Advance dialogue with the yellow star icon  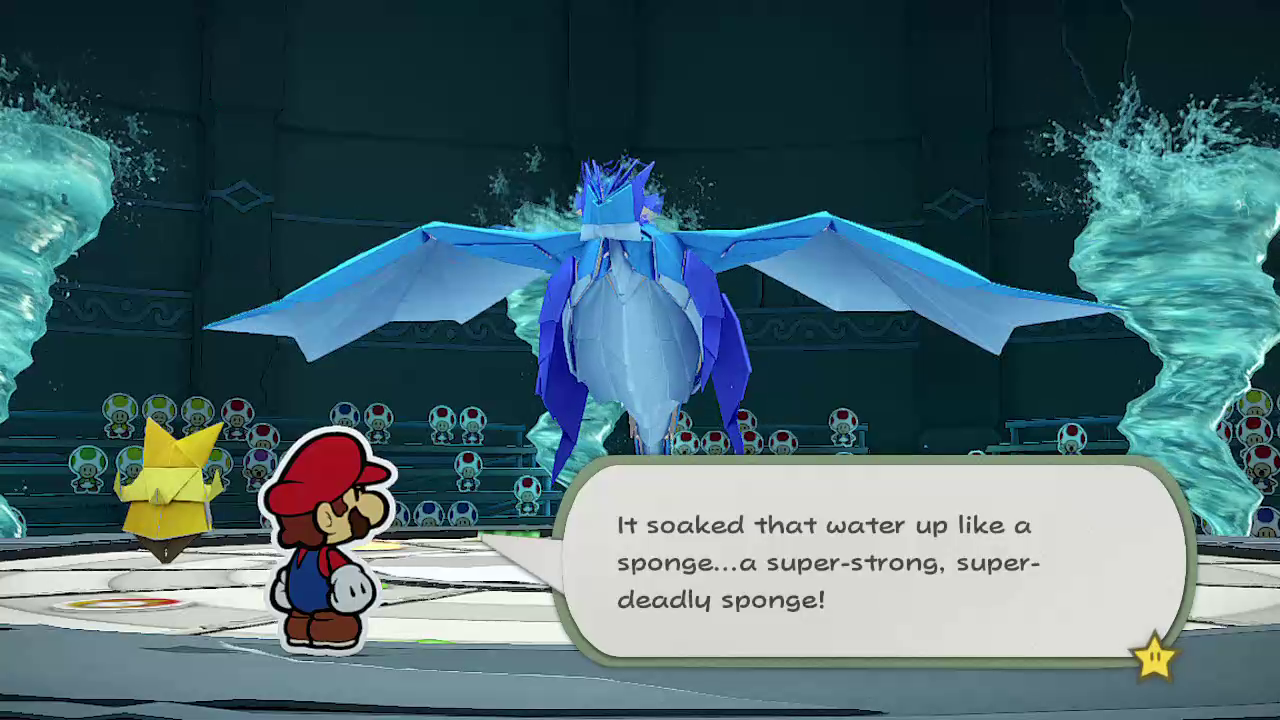pos(1153,656)
